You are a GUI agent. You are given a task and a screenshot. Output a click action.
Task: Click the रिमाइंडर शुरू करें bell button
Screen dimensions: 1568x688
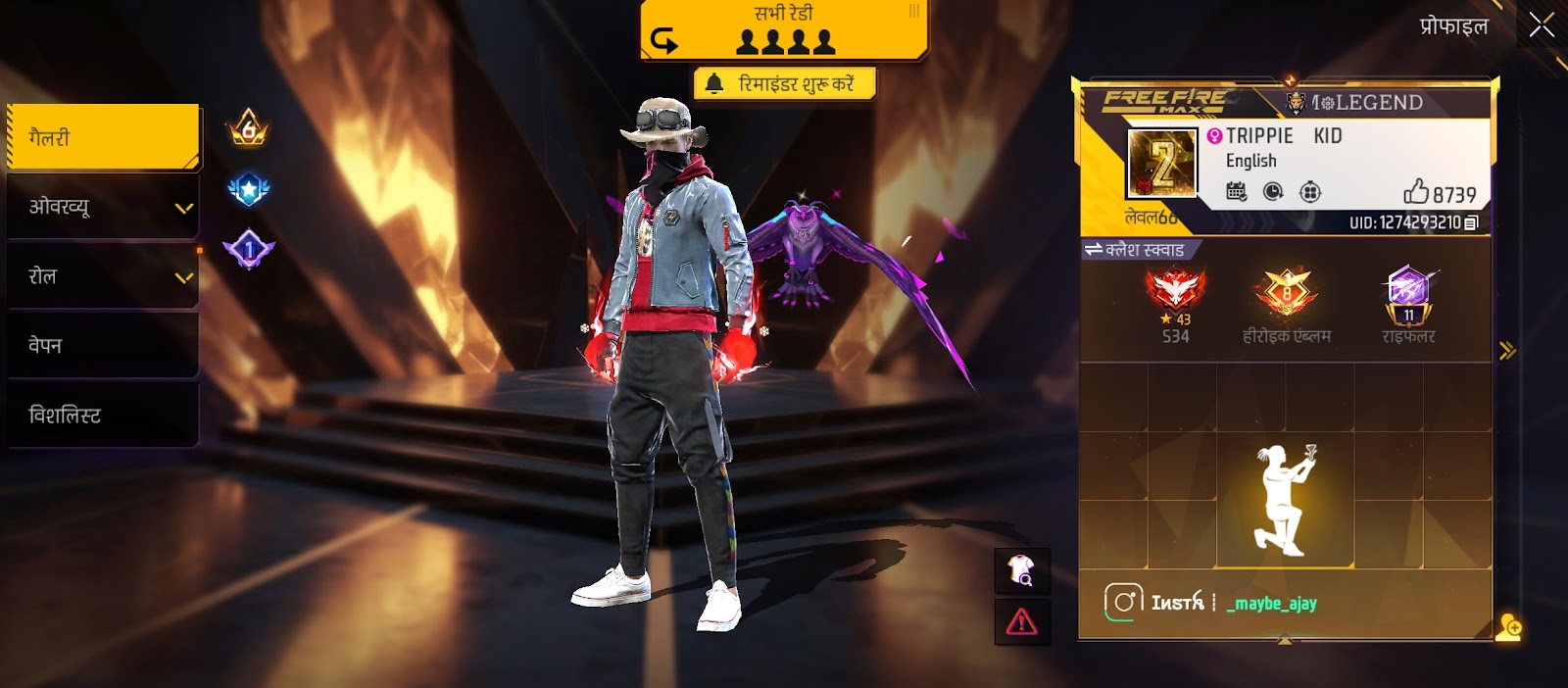click(x=784, y=84)
